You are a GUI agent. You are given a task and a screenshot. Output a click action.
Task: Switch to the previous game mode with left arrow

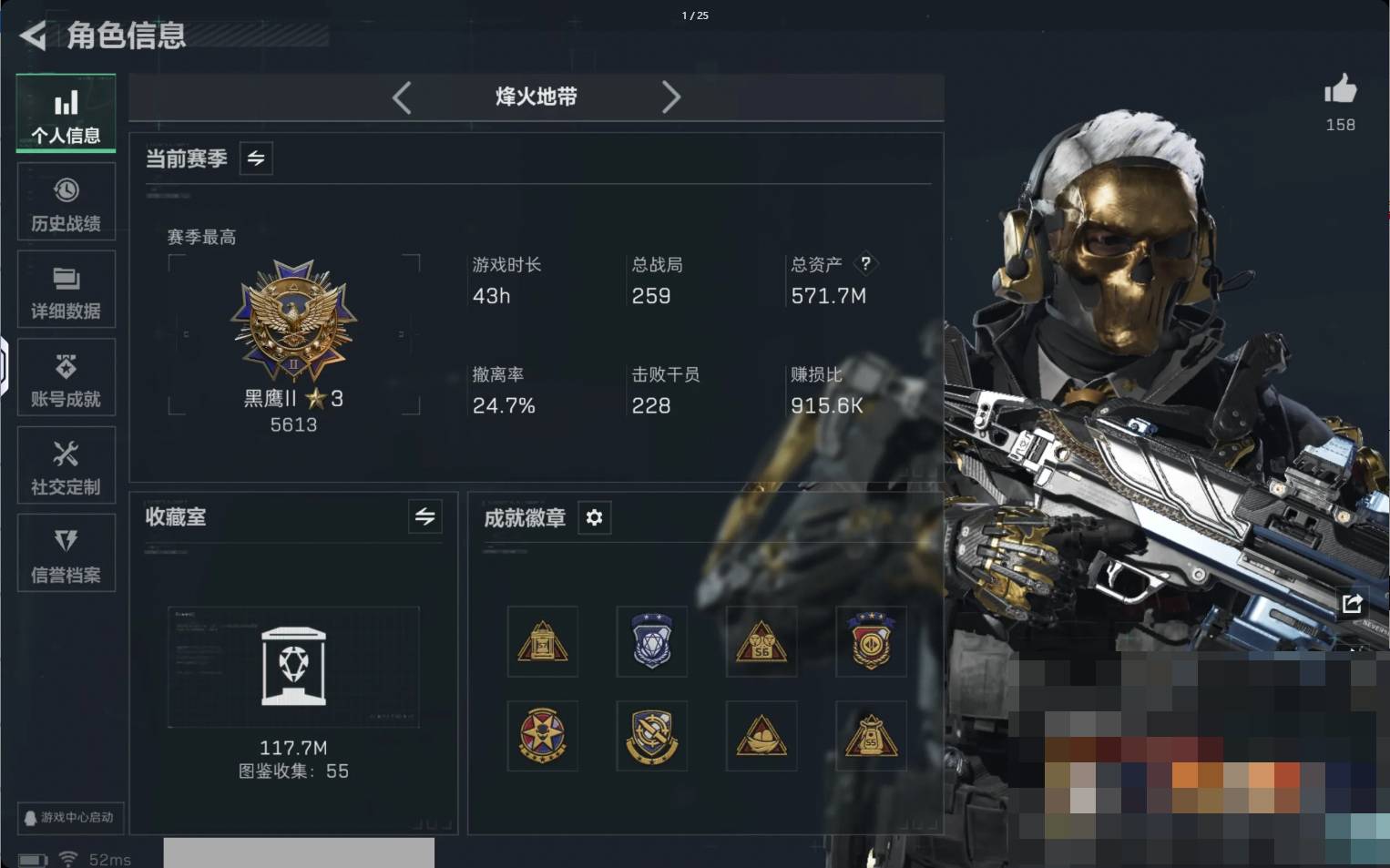(x=402, y=97)
